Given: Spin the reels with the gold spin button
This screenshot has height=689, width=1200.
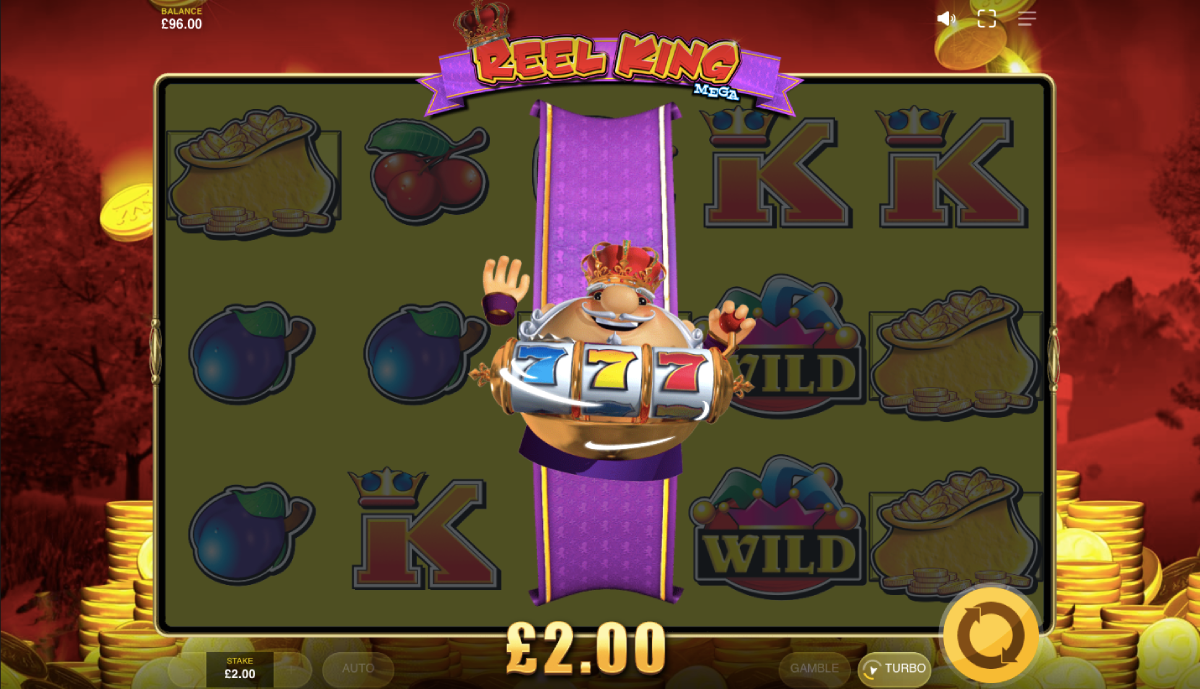Looking at the screenshot, I should (990, 634).
